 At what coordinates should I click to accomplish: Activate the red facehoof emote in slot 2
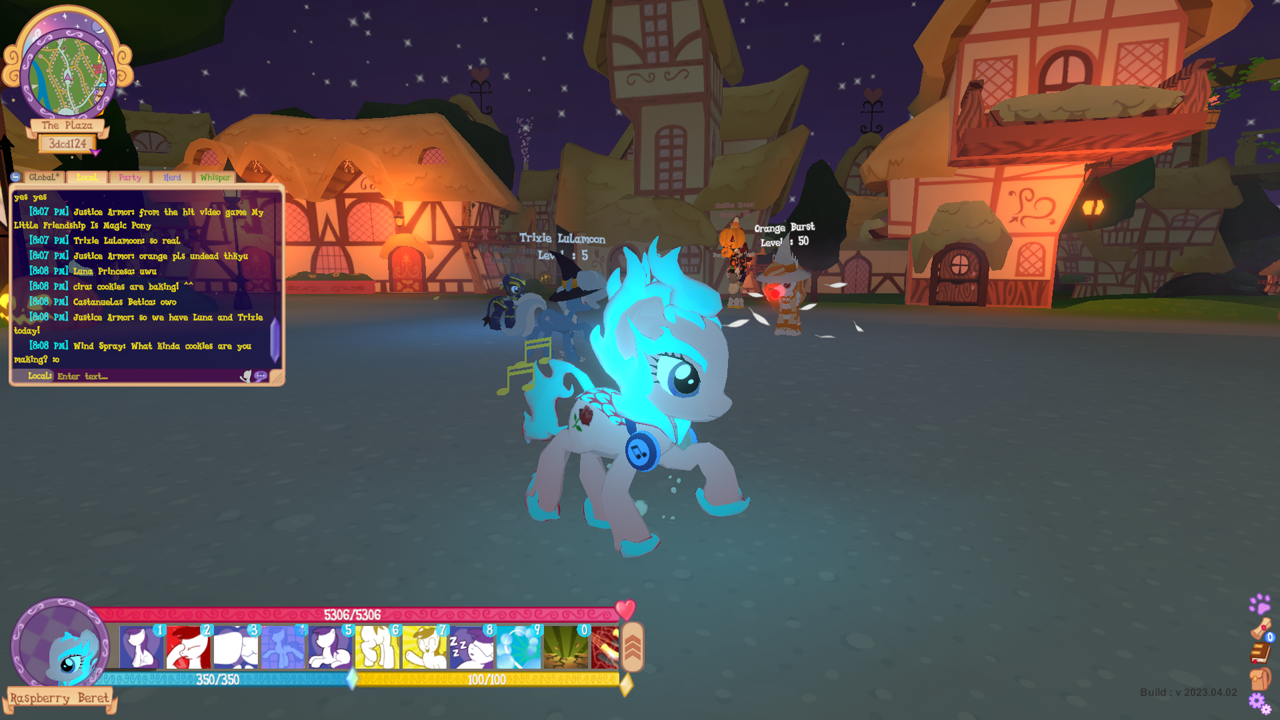pos(188,648)
